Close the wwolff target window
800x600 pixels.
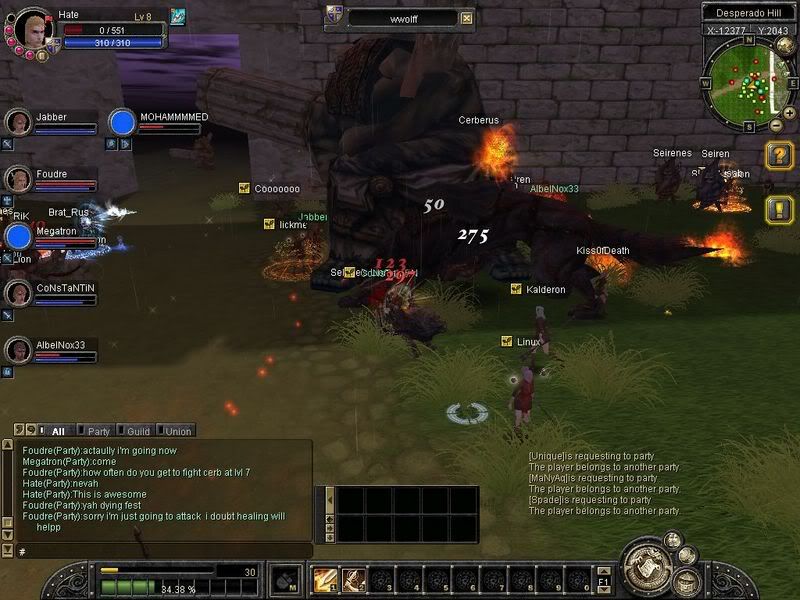(466, 17)
